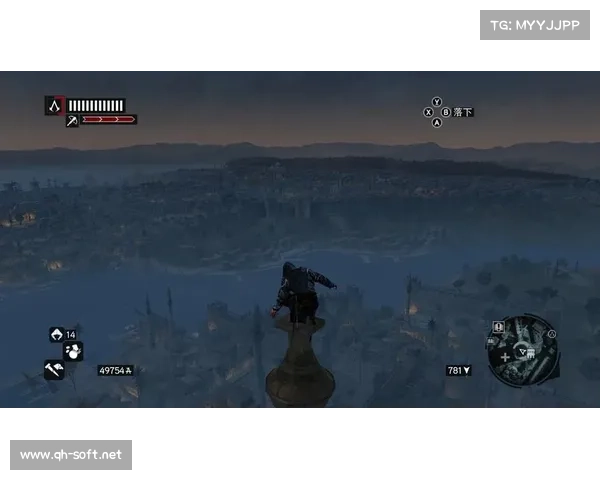Open the www.qh-soft.net watermark link
600x480 pixels.
[x=71, y=455]
